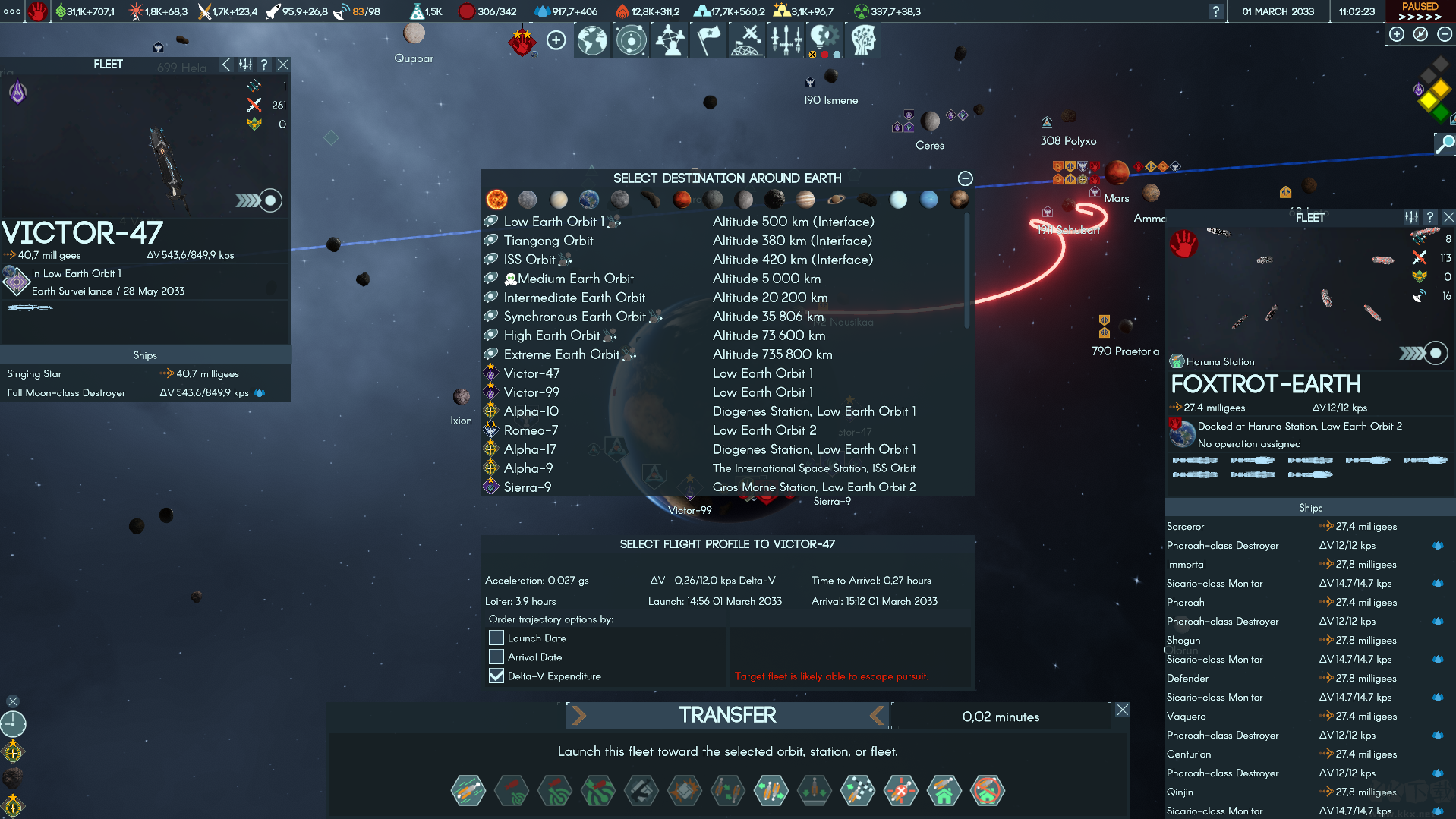Close the Victor-47 fleet panel
1456x819 pixels.
point(283,65)
